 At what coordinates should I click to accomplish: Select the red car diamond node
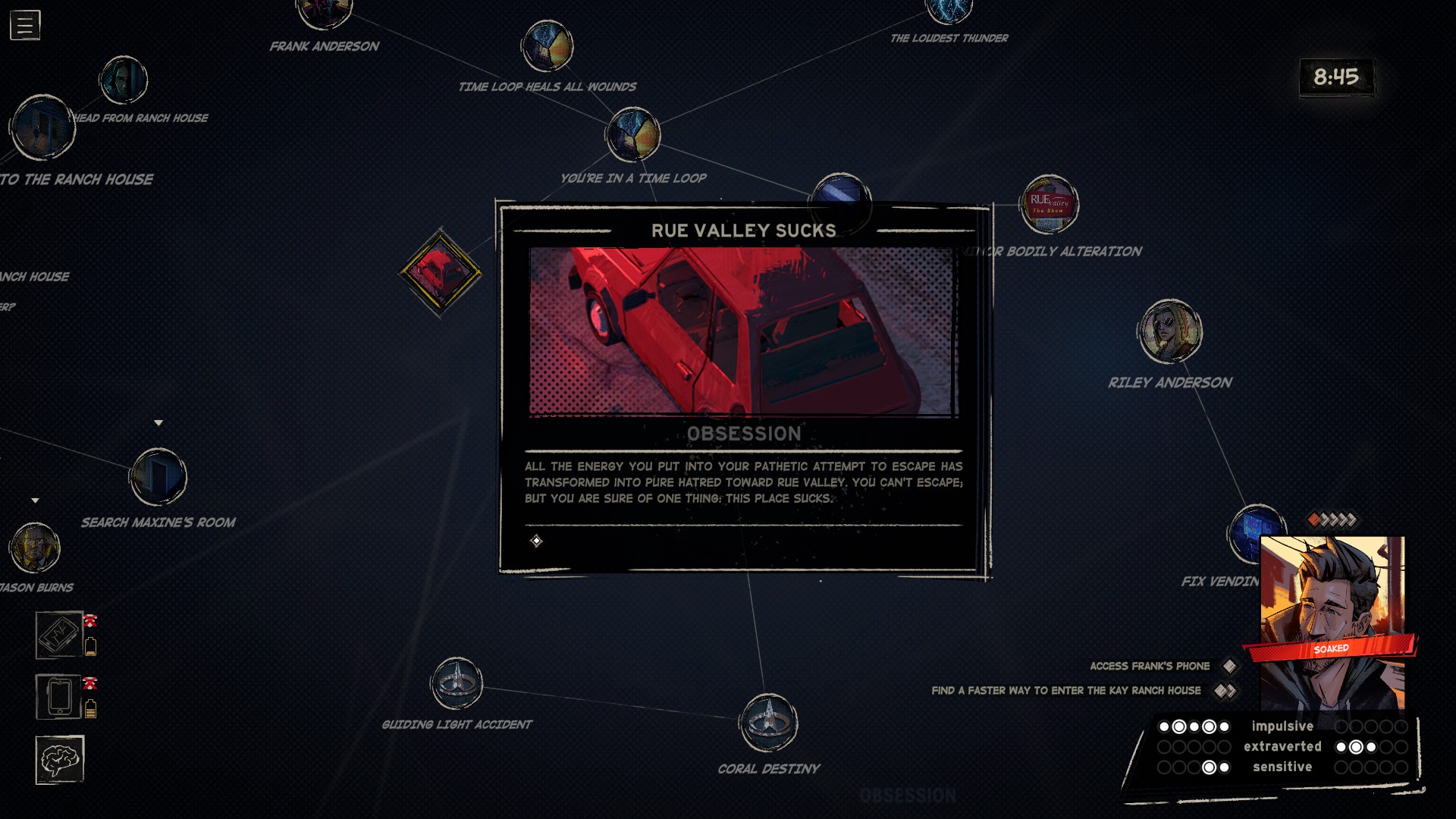(438, 271)
